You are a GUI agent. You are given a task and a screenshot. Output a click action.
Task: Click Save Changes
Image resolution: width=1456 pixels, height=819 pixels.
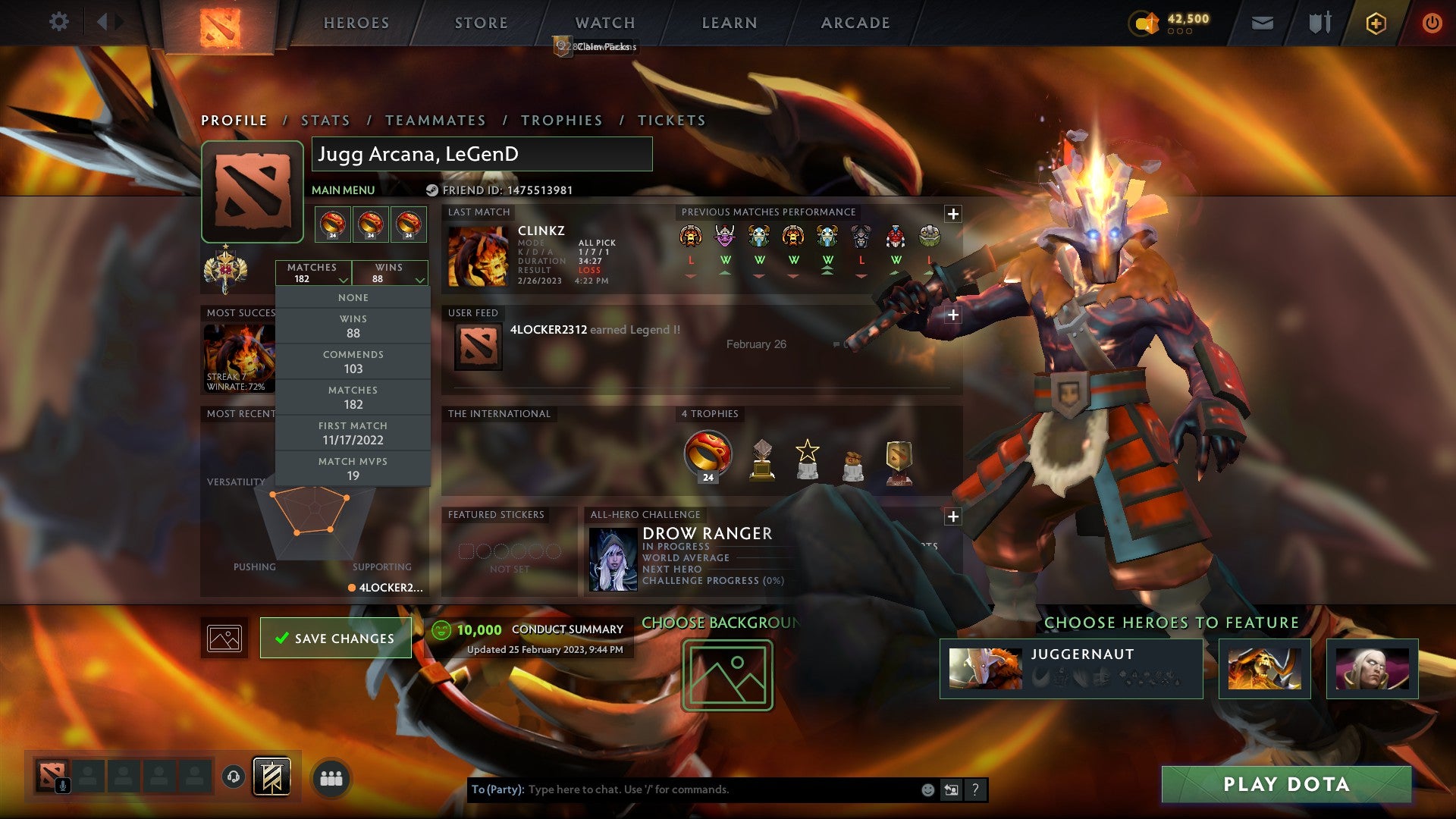(336, 638)
